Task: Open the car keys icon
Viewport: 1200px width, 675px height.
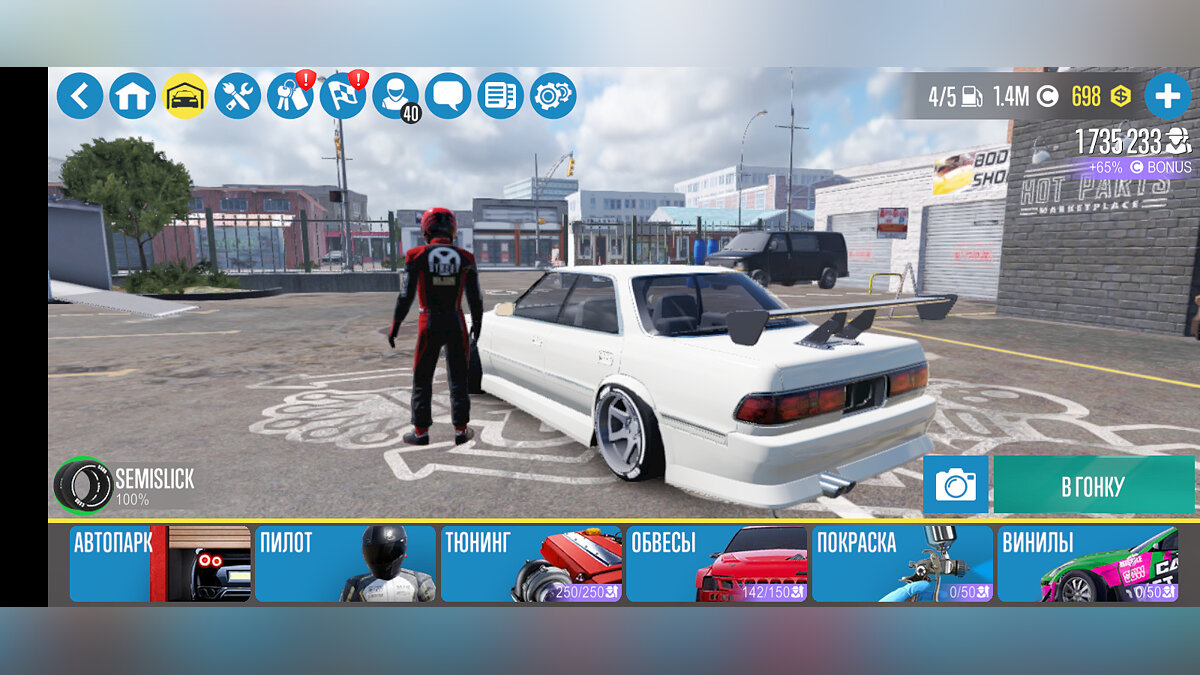Action: 290,96
